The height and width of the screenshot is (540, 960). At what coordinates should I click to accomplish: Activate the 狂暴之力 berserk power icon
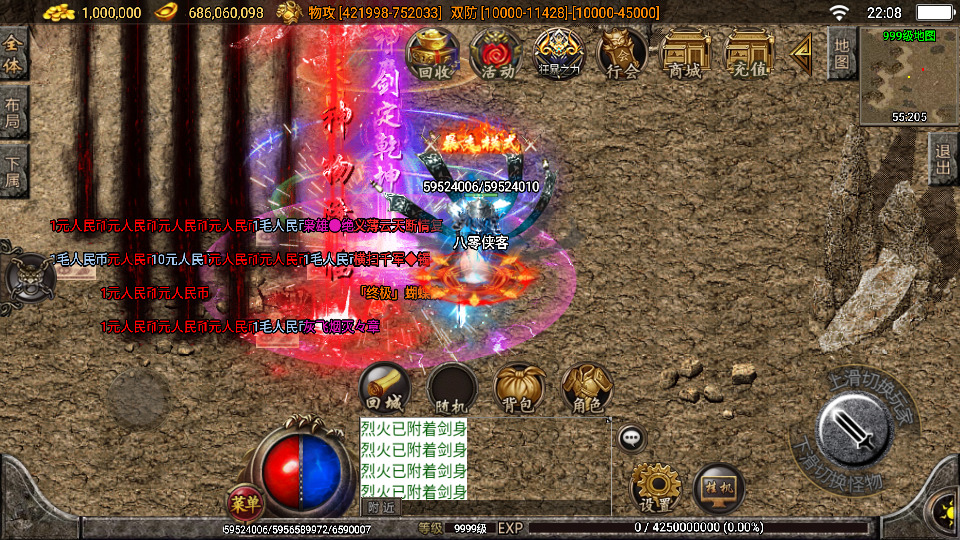(x=558, y=53)
